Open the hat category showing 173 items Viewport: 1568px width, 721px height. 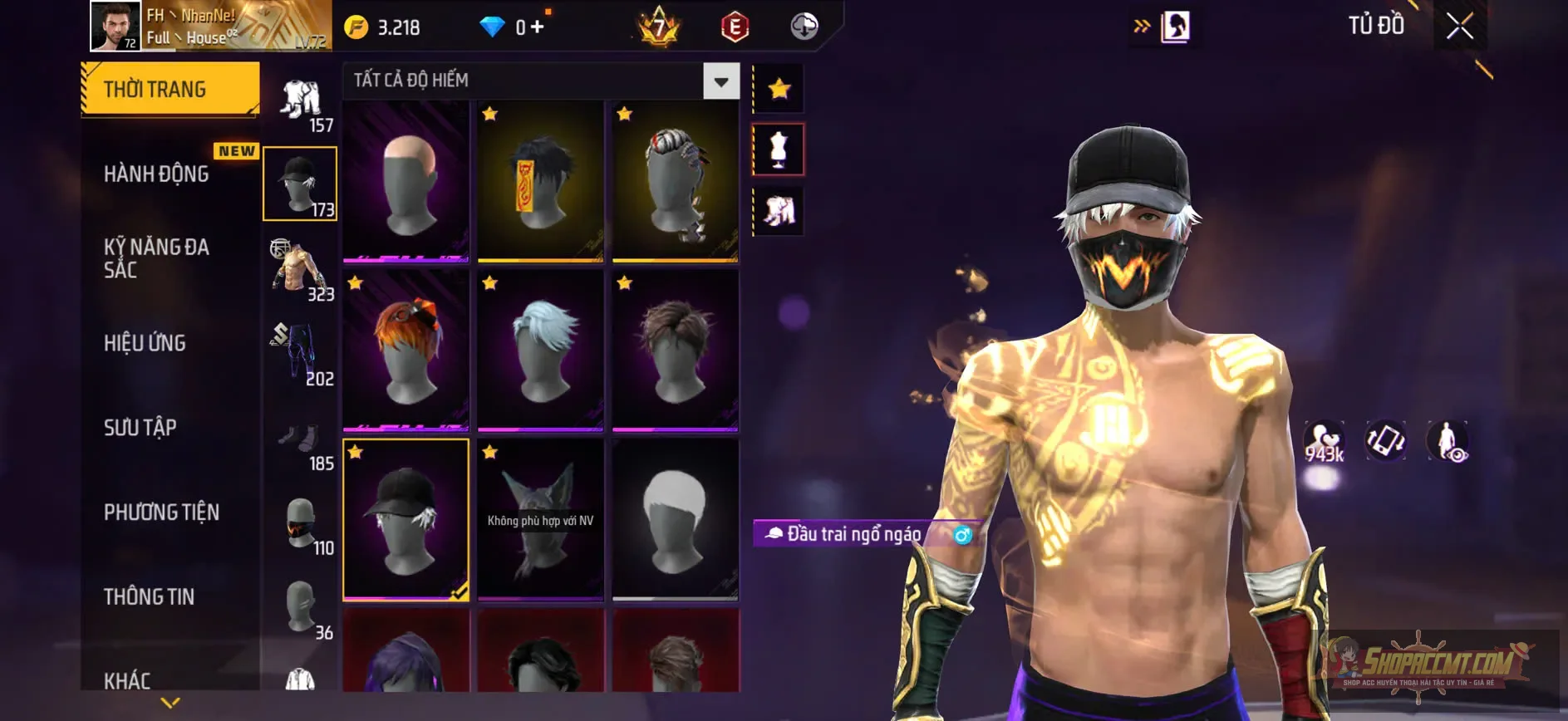300,181
